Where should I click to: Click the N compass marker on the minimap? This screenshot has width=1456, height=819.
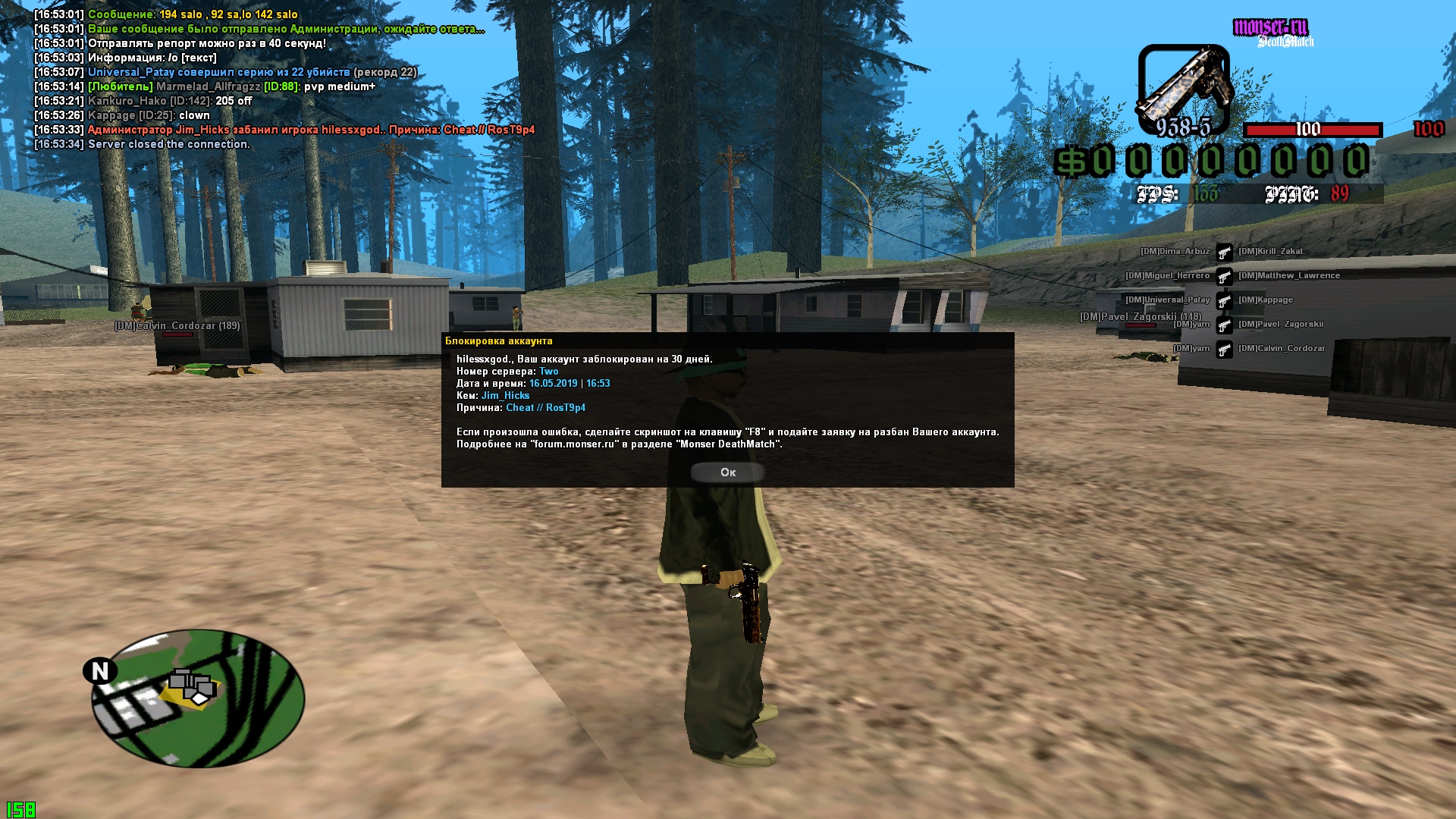click(99, 671)
